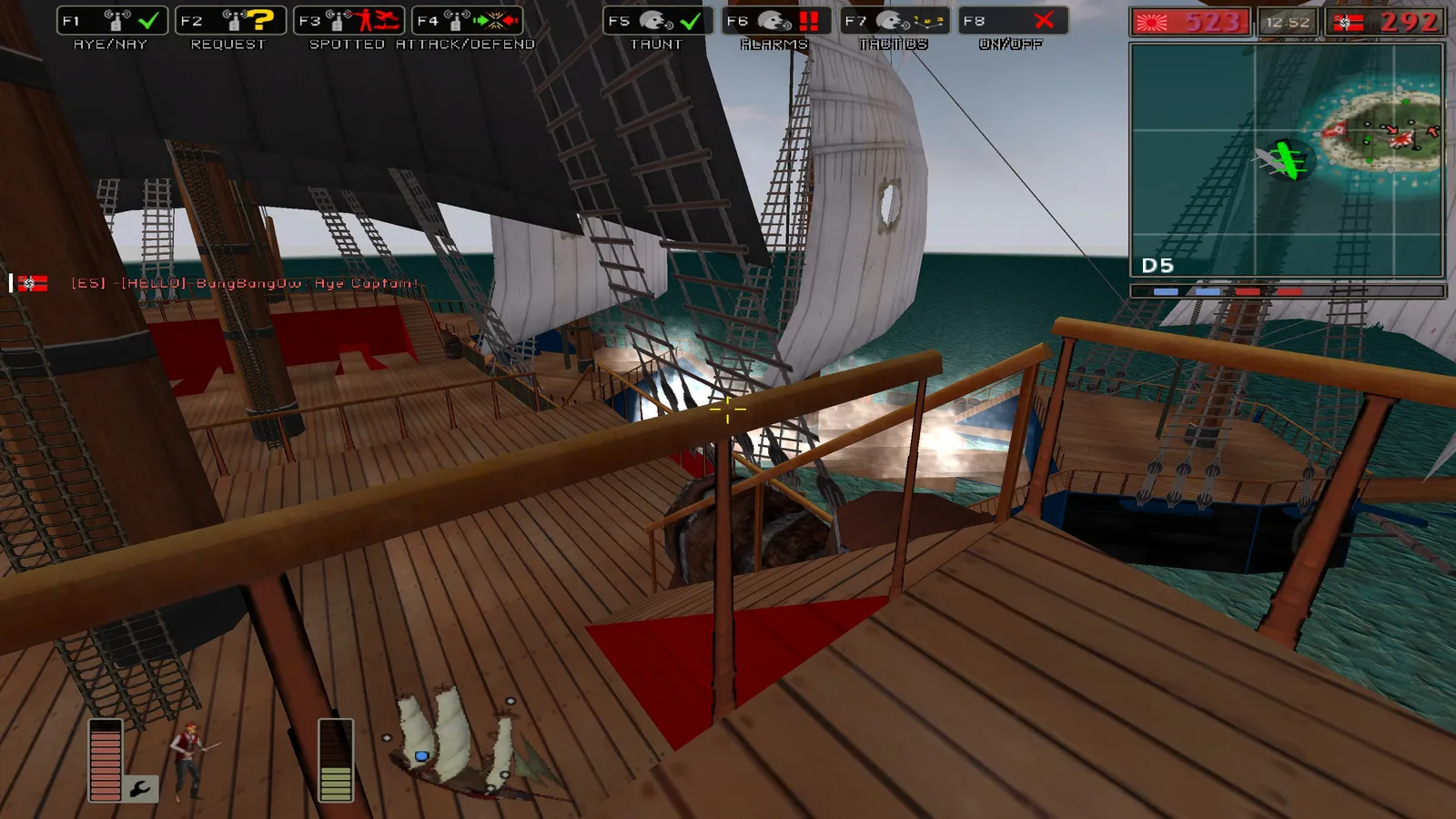
Task: Open the F6 Alarms radio menu
Action: (x=775, y=21)
